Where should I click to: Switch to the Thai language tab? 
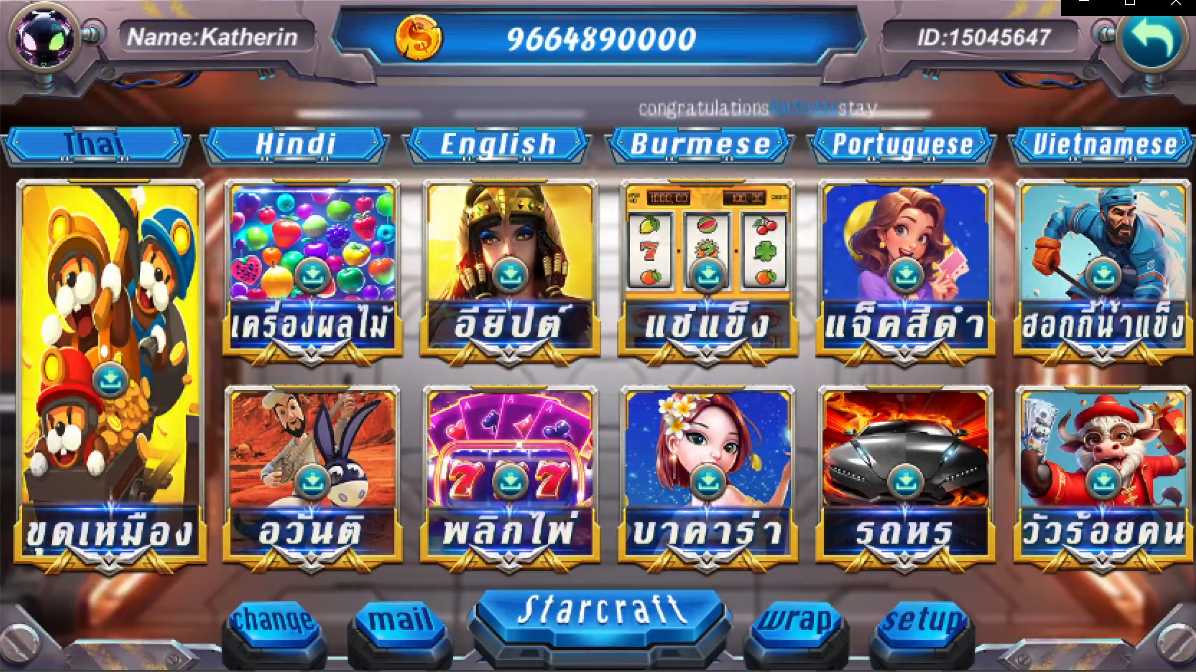pyautogui.click(x=96, y=145)
